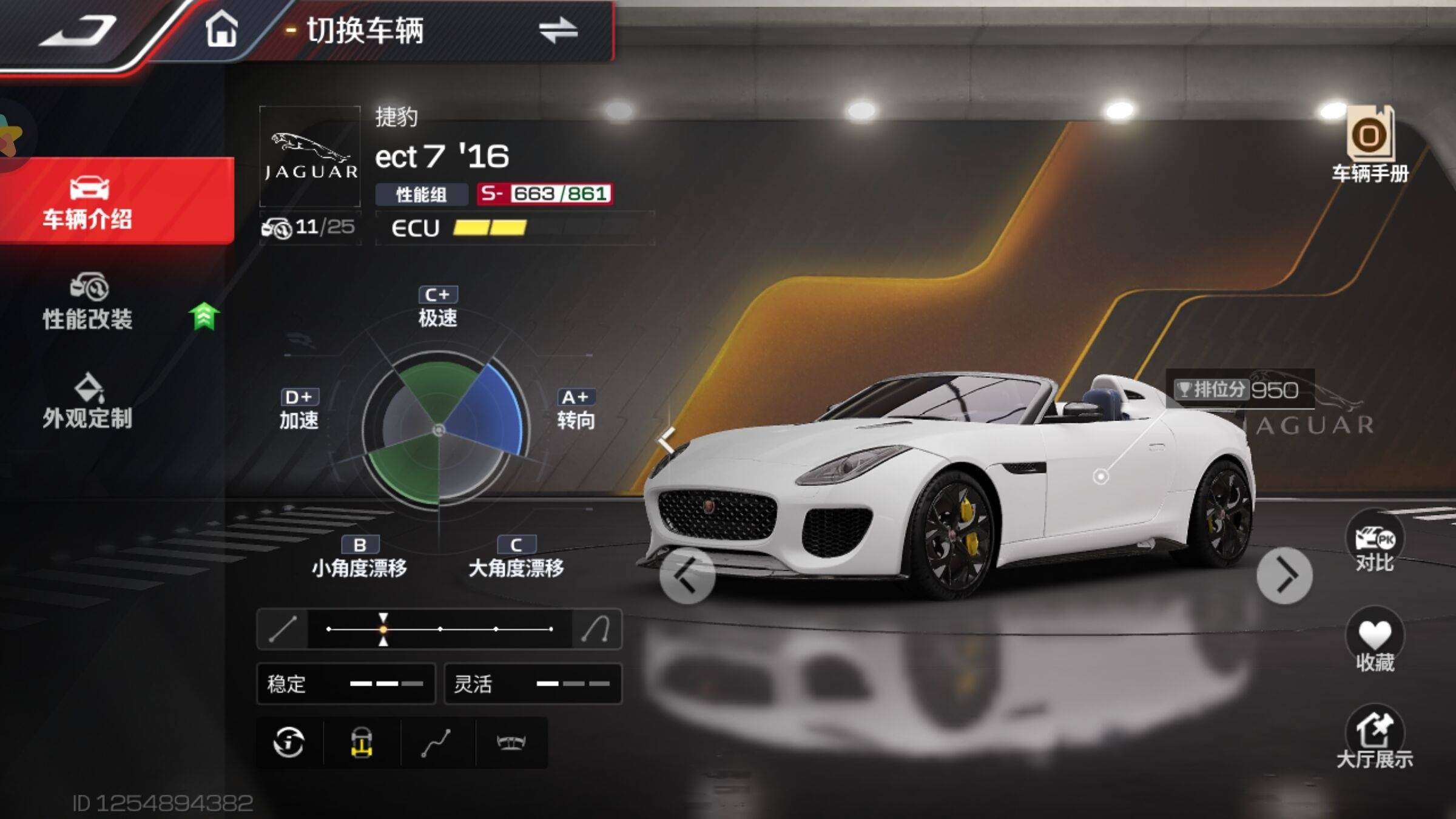Go back using the top-left arrow

[79, 32]
